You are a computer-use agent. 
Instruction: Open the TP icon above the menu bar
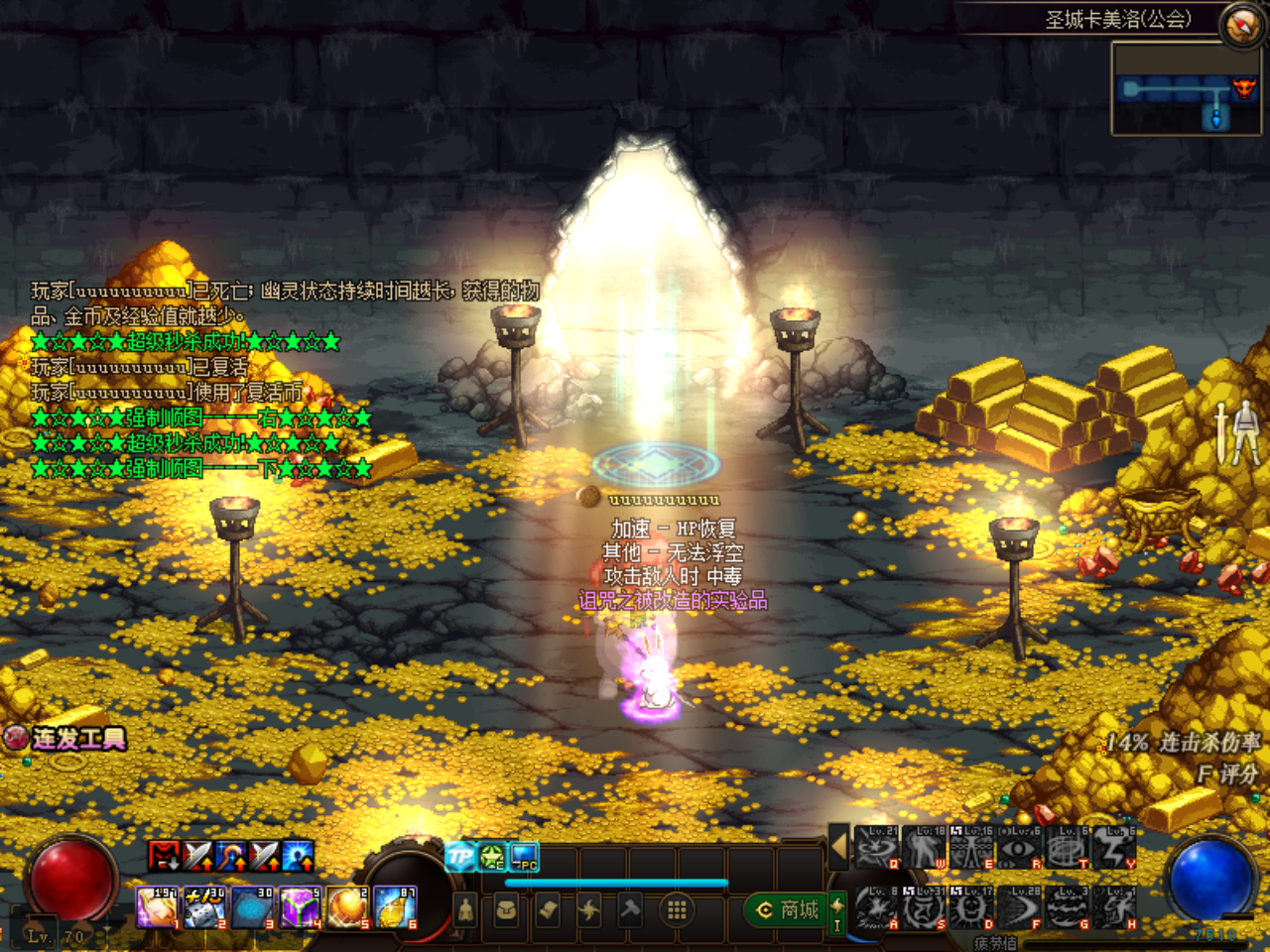(x=460, y=857)
